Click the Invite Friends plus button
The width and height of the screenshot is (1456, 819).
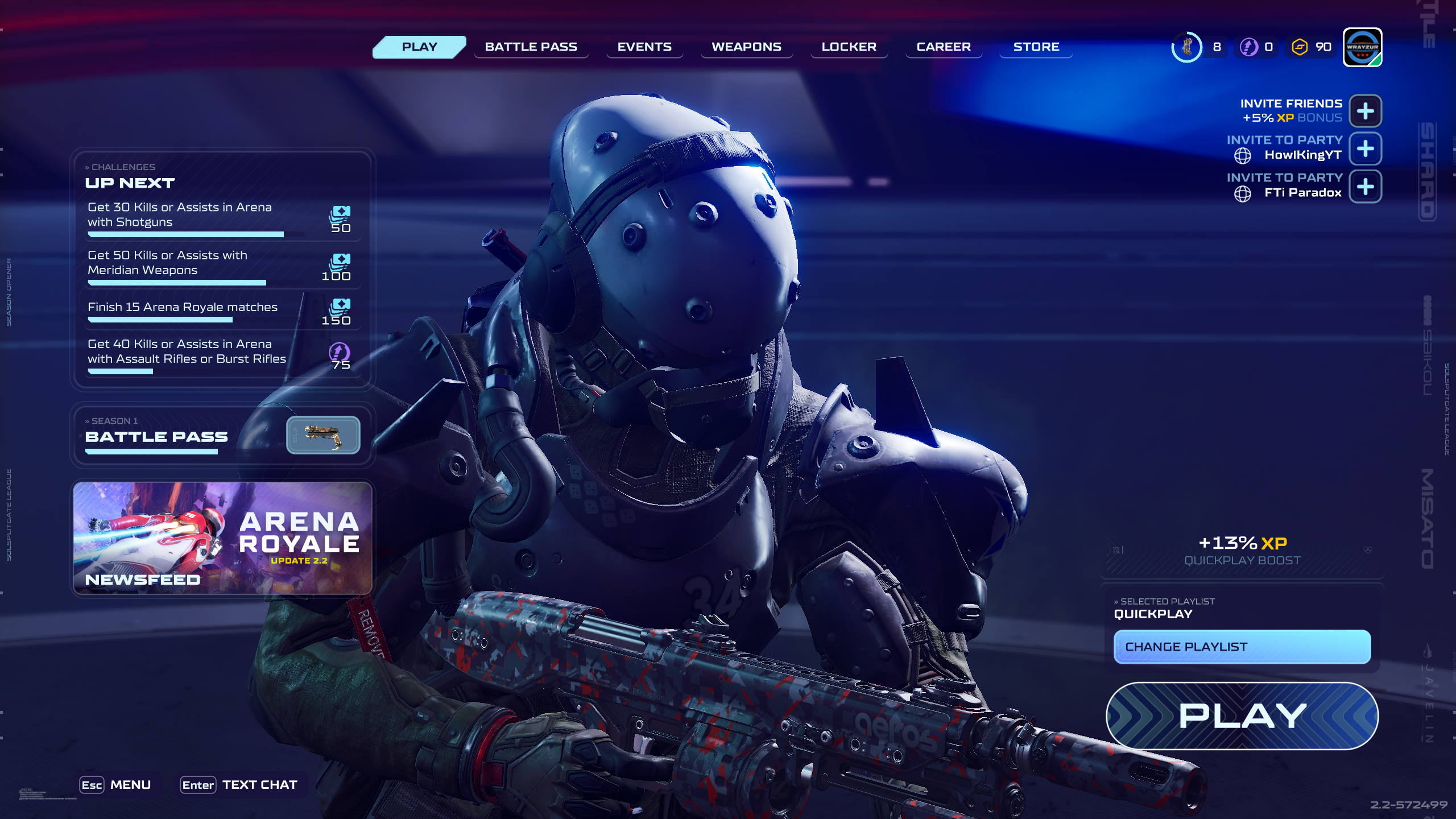(1365, 111)
